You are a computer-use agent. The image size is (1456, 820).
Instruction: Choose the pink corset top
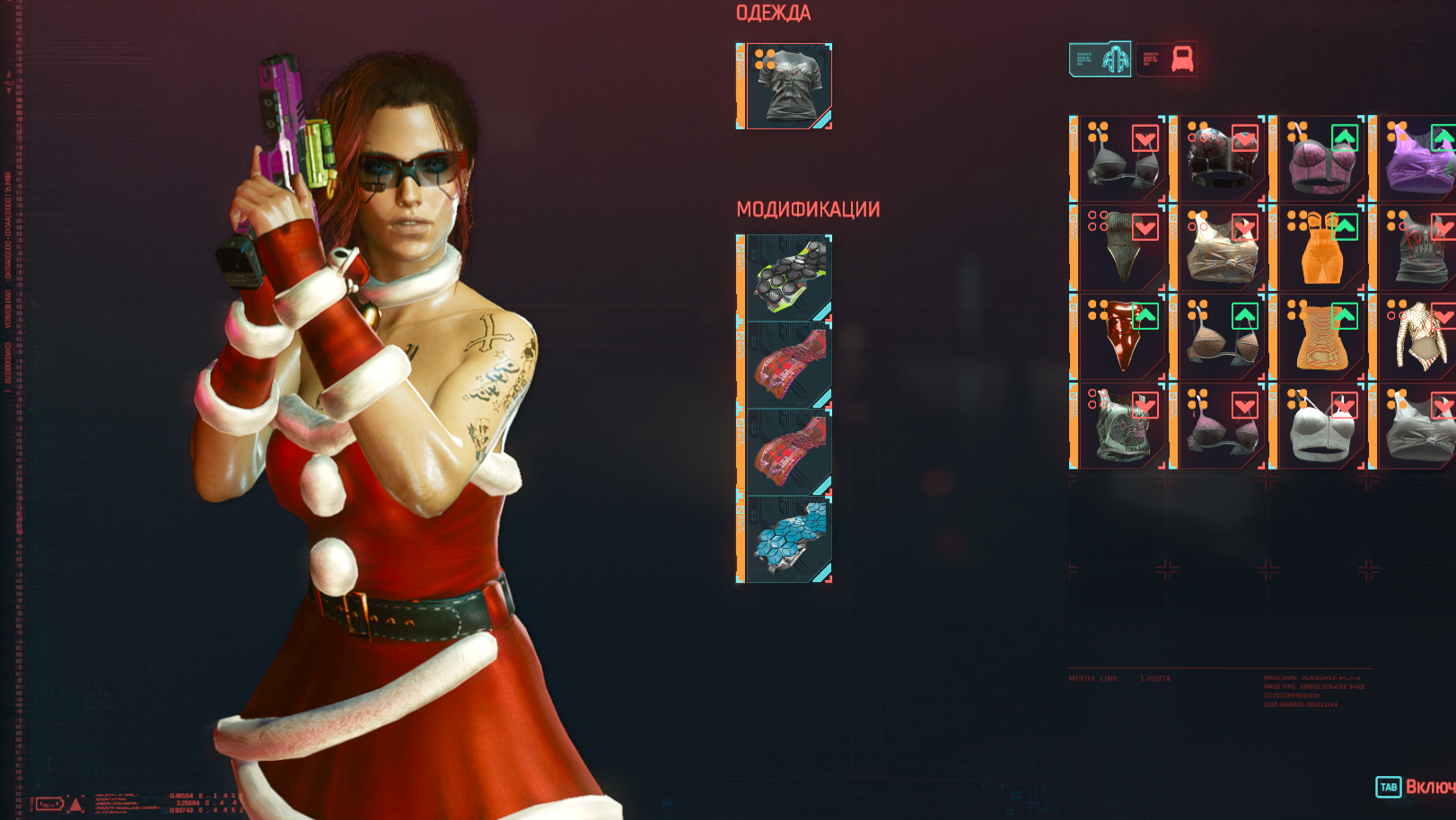(x=1320, y=161)
